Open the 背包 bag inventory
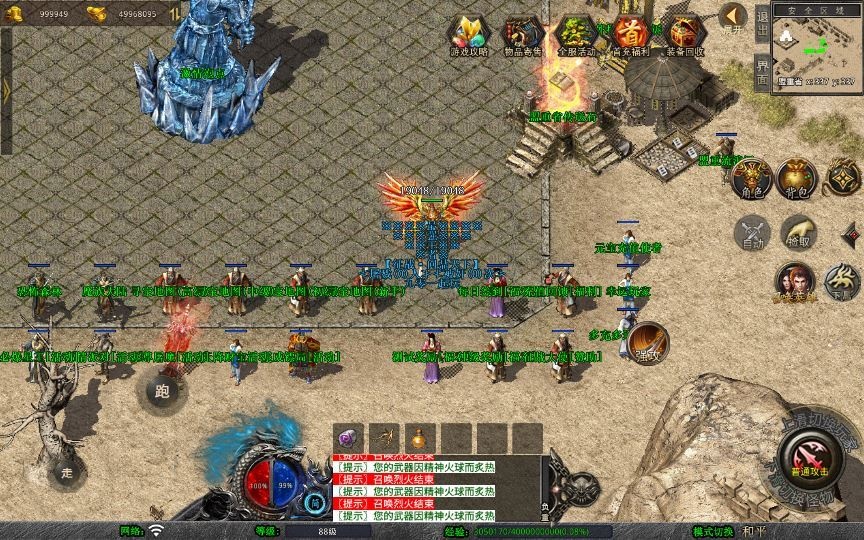The width and height of the screenshot is (864, 540). coord(797,178)
